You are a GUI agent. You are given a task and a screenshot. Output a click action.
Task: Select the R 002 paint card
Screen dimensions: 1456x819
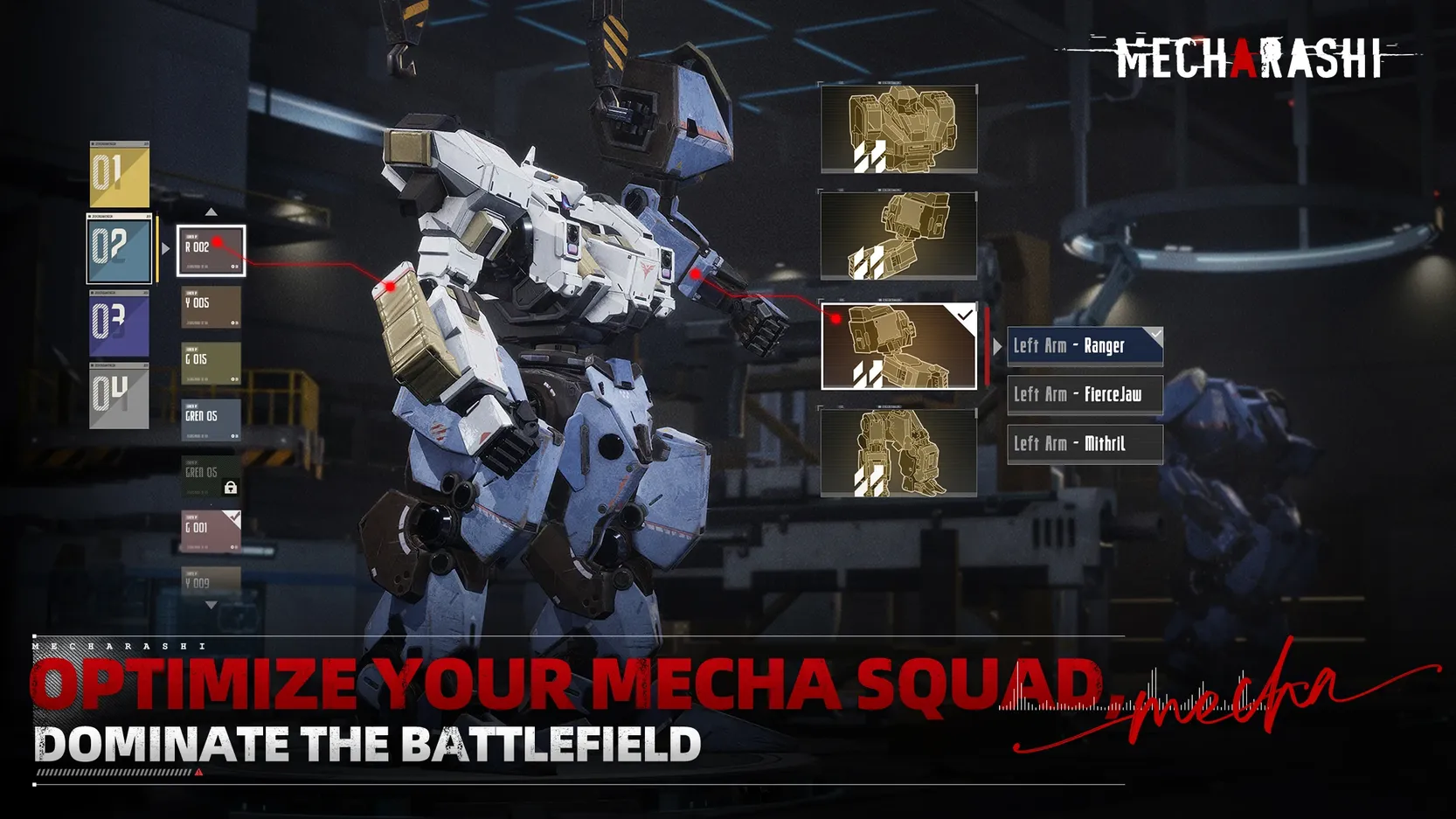coord(211,251)
